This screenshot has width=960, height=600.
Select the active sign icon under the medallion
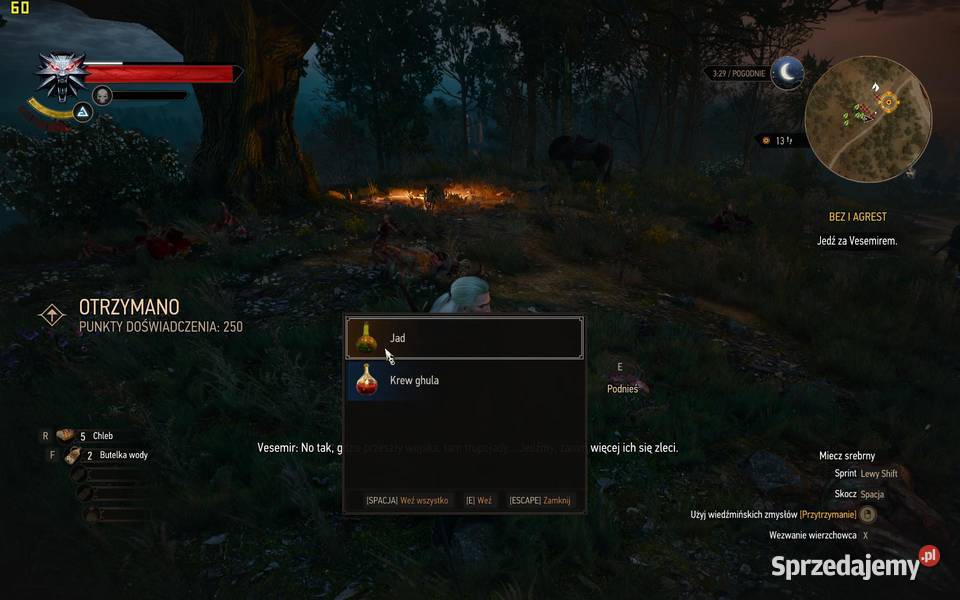(x=84, y=114)
